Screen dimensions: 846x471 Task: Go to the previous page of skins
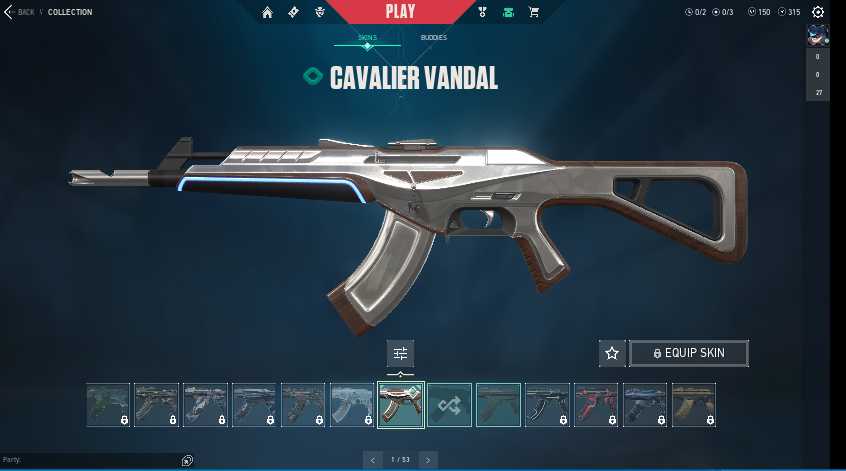[x=373, y=460]
